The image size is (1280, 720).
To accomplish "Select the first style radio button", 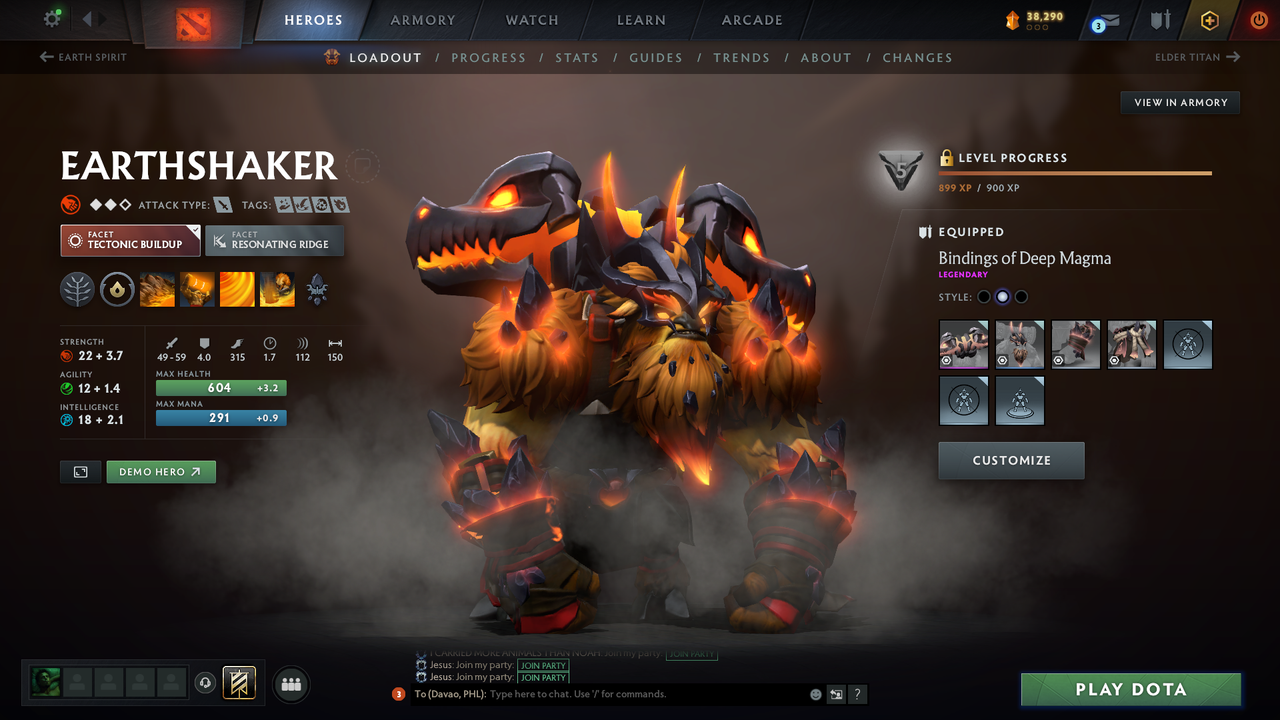I will 983,296.
